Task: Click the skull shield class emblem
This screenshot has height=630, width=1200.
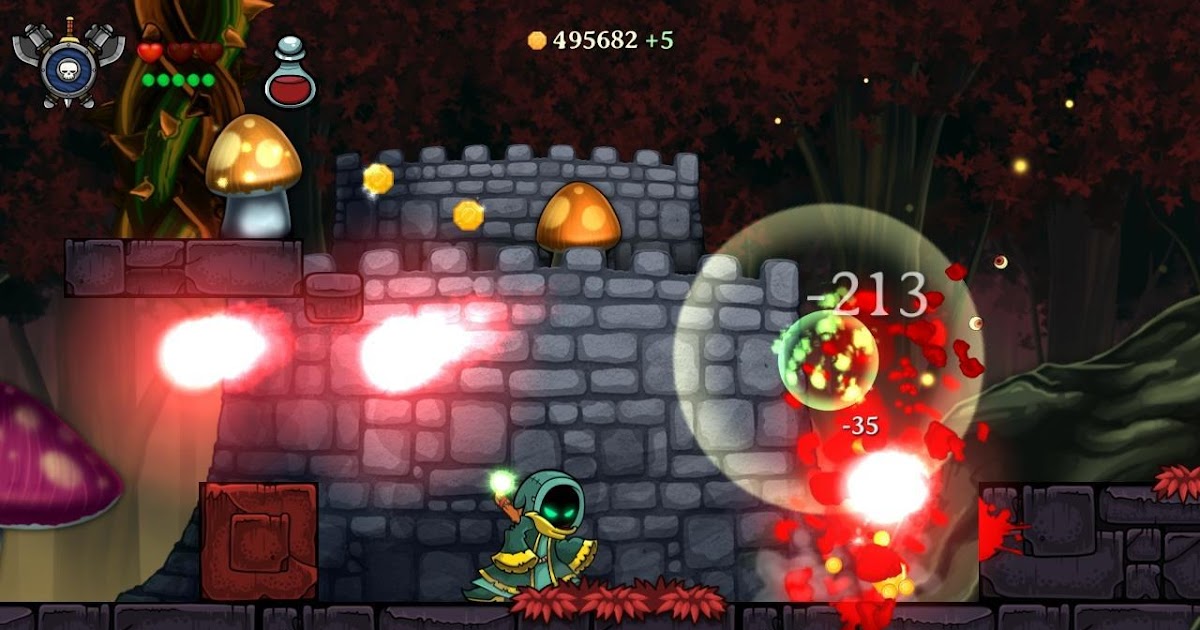Action: coord(68,64)
